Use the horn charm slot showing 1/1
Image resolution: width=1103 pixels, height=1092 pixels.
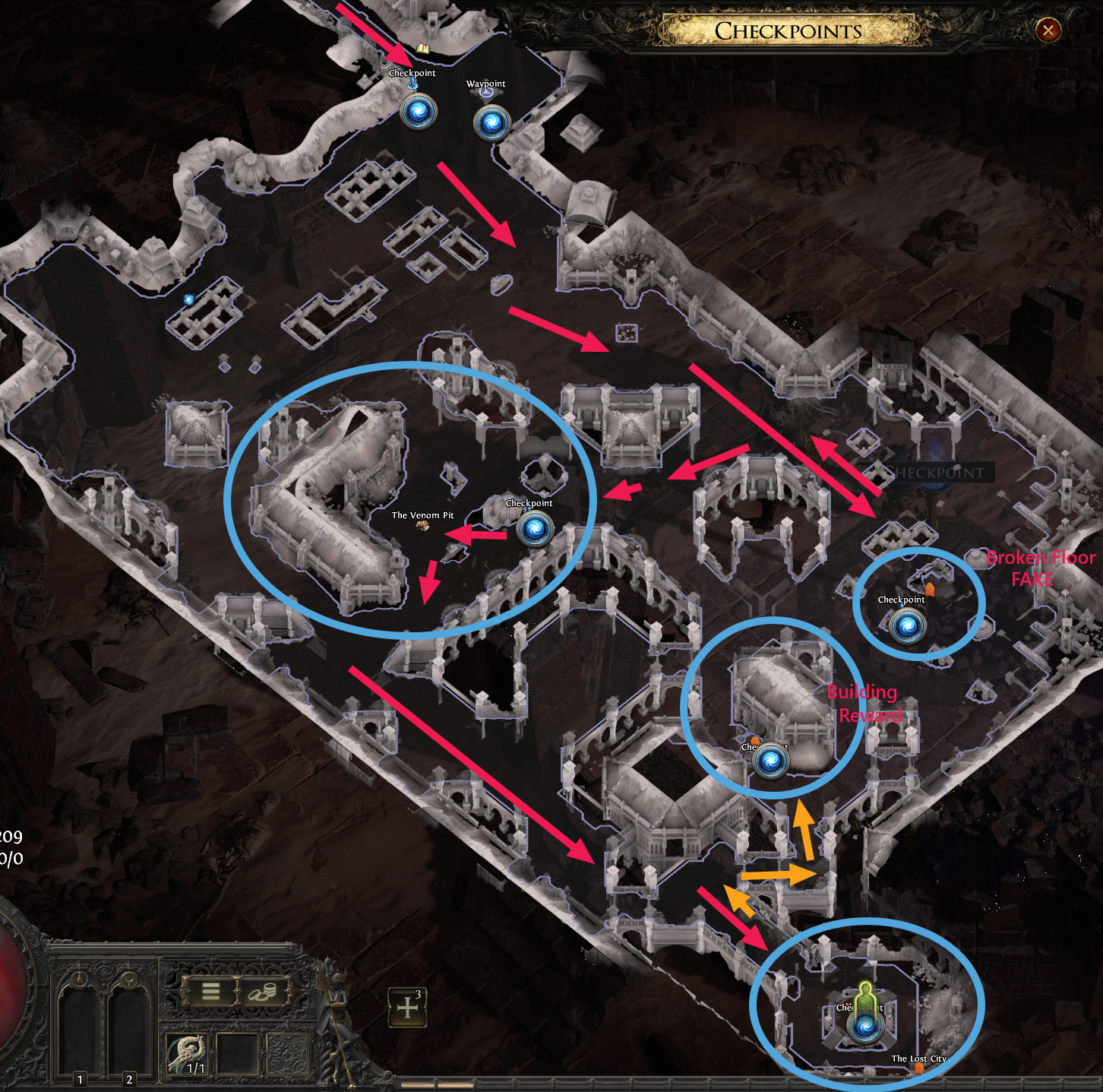click(x=188, y=1053)
